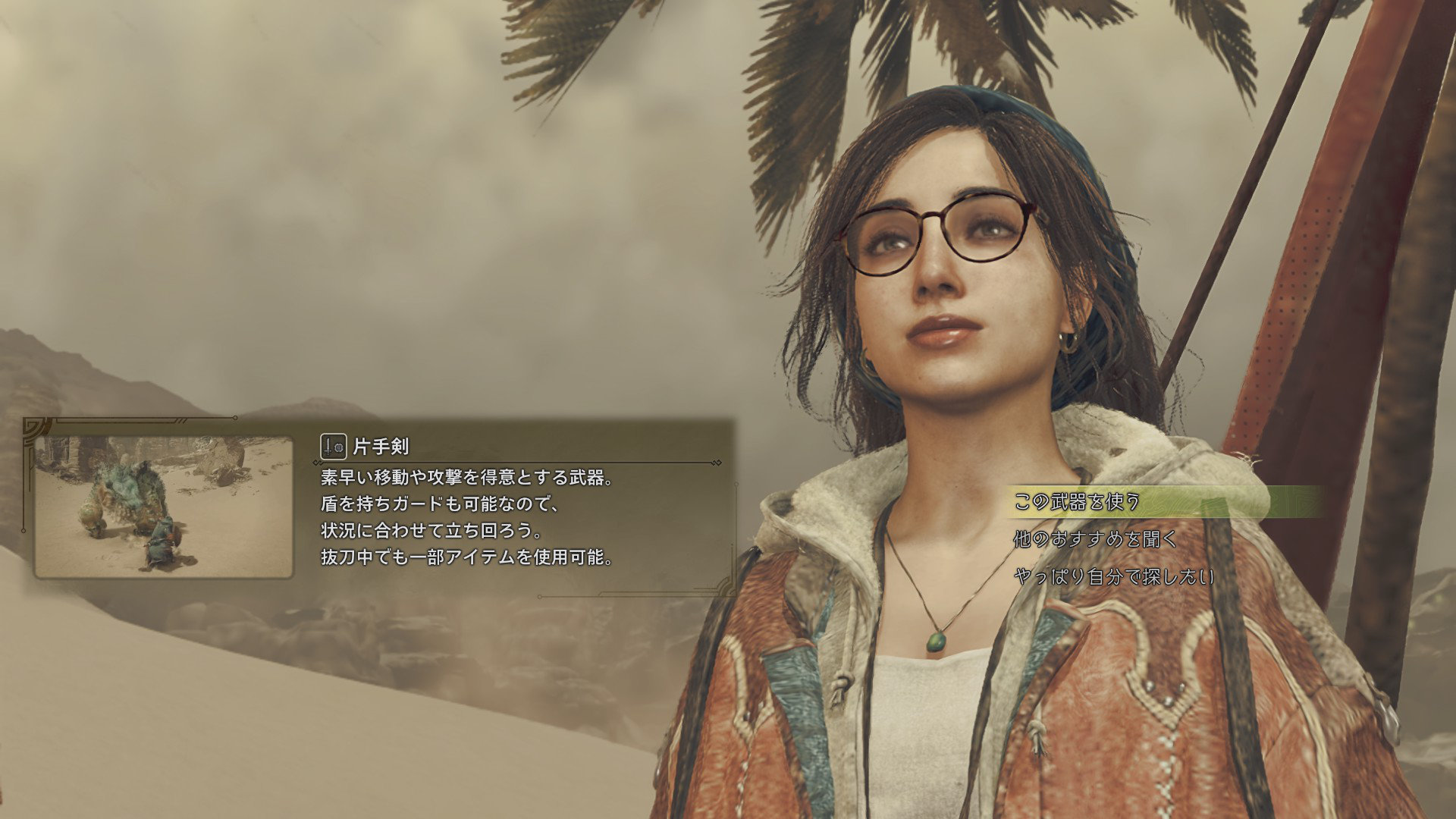The height and width of the screenshot is (819, 1456).
Task: Choose "この武器を使う" dialogue option
Action: pyautogui.click(x=1077, y=502)
